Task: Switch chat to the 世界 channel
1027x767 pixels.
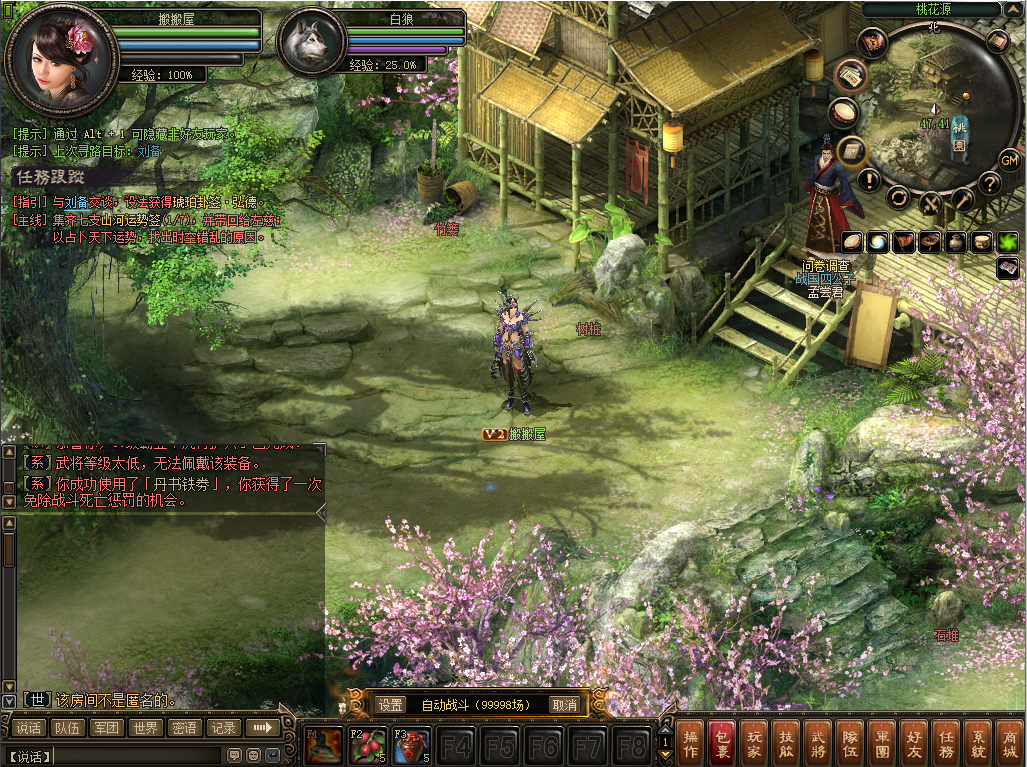Action: click(x=146, y=728)
